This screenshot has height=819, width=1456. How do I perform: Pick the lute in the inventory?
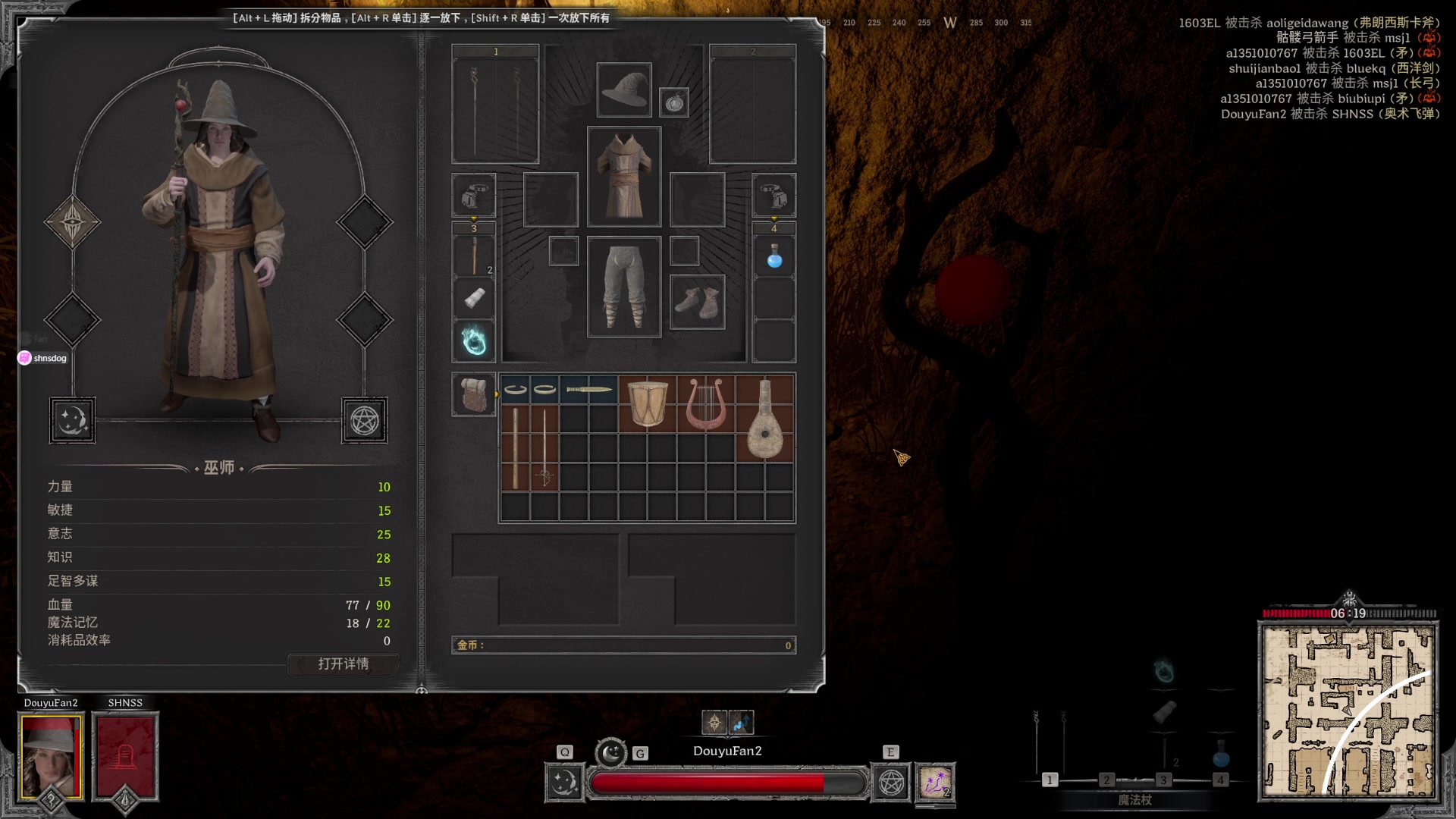click(764, 418)
